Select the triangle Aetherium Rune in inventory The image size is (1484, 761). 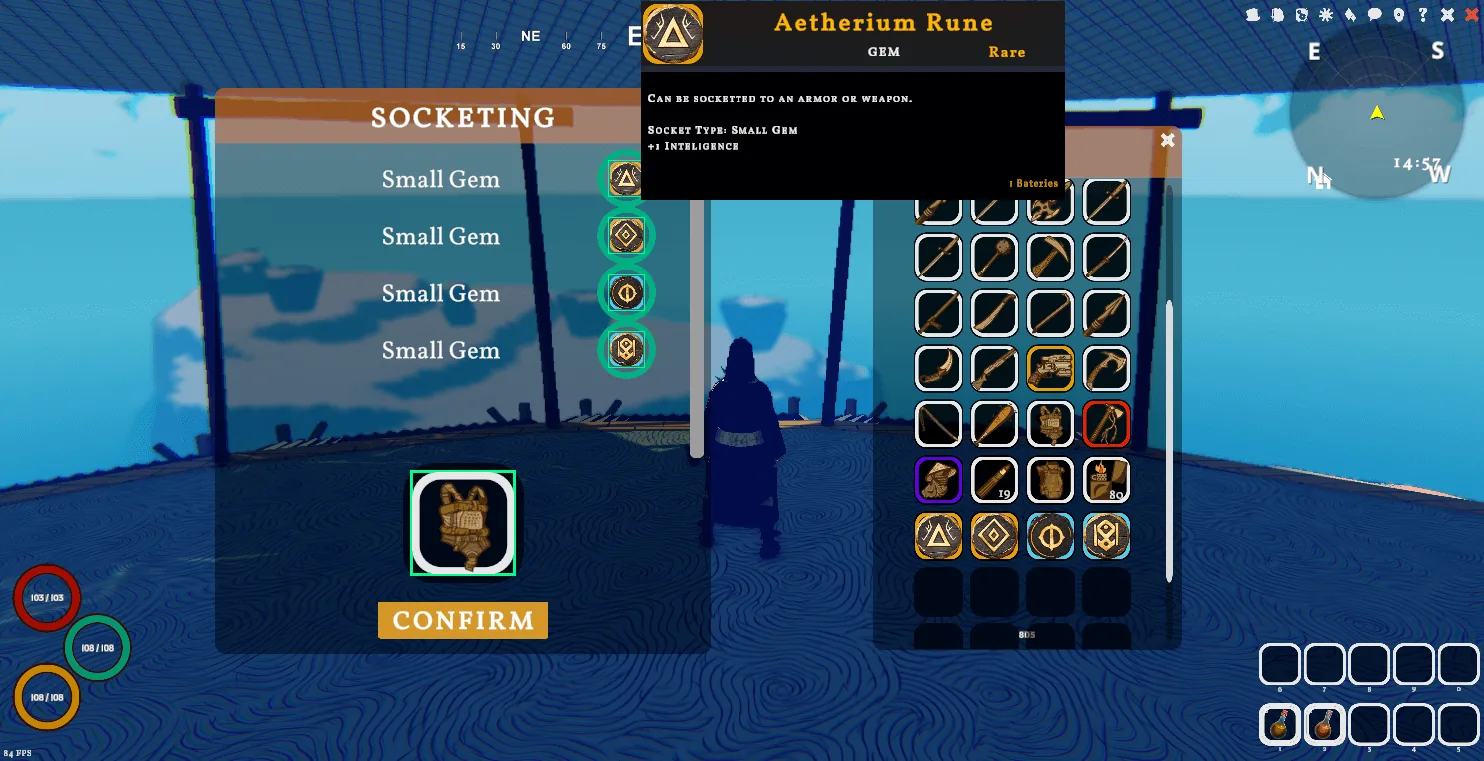pyautogui.click(x=938, y=536)
